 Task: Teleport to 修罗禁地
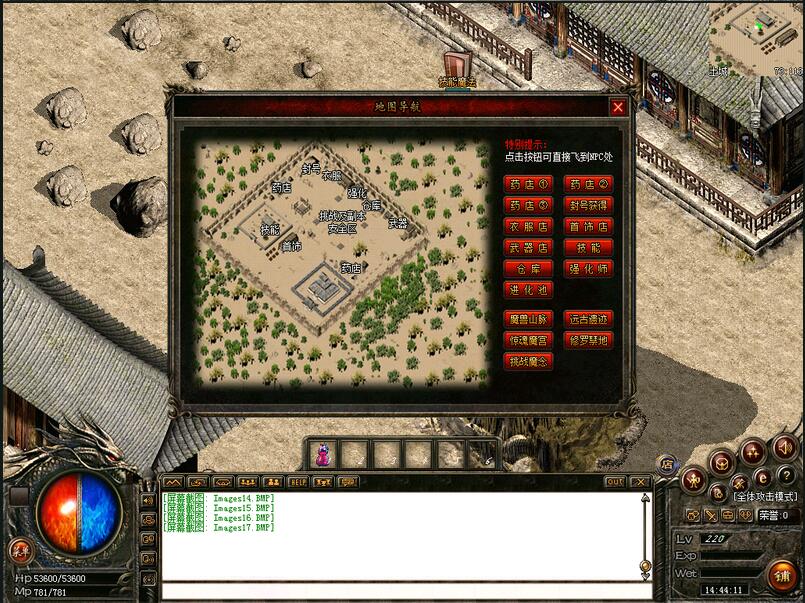click(x=589, y=340)
